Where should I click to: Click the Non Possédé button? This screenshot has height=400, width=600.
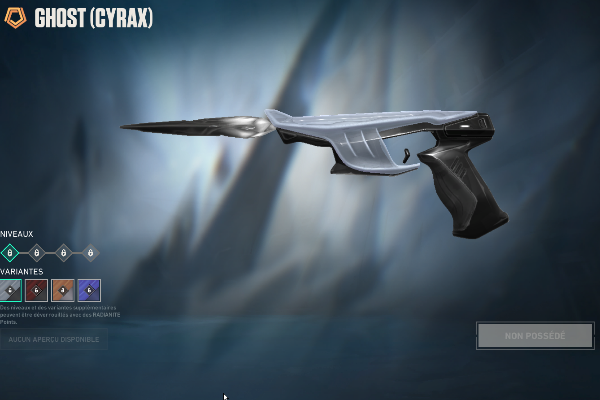pyautogui.click(x=535, y=336)
